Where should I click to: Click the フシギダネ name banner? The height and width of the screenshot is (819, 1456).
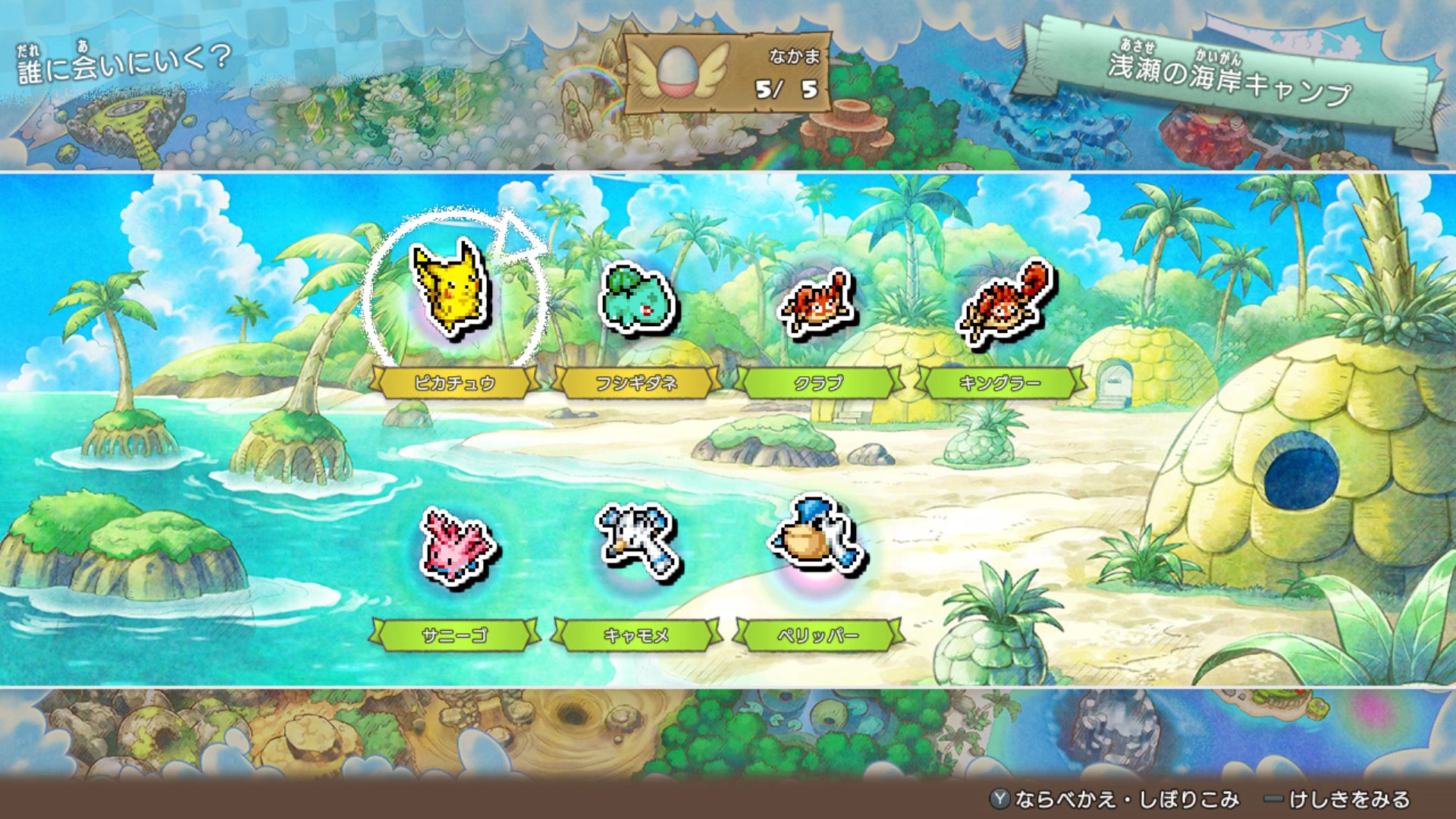click(x=636, y=383)
